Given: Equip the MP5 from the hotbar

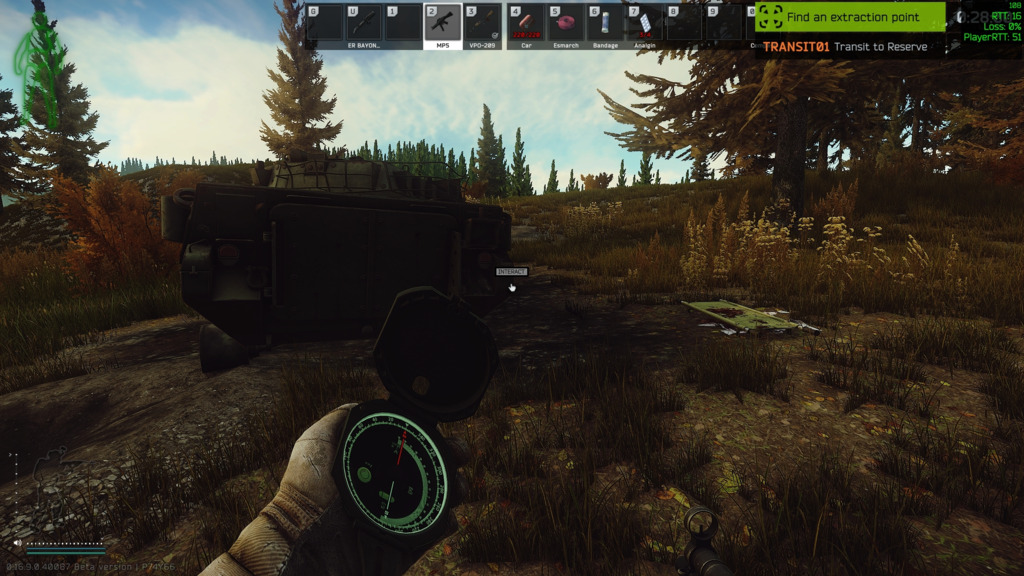Looking at the screenshot, I should click(443, 24).
